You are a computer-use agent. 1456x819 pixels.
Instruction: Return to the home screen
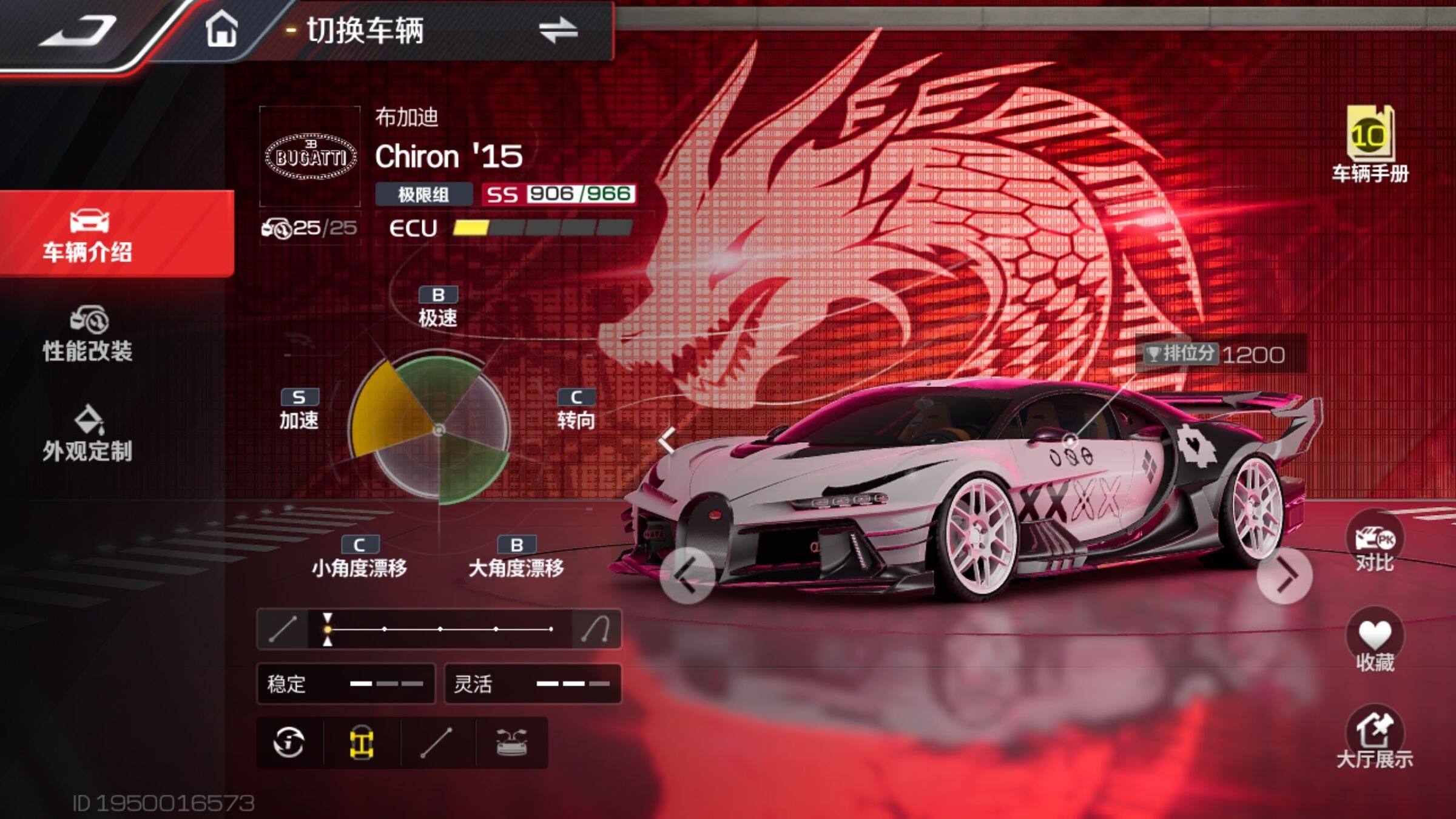coord(221,29)
